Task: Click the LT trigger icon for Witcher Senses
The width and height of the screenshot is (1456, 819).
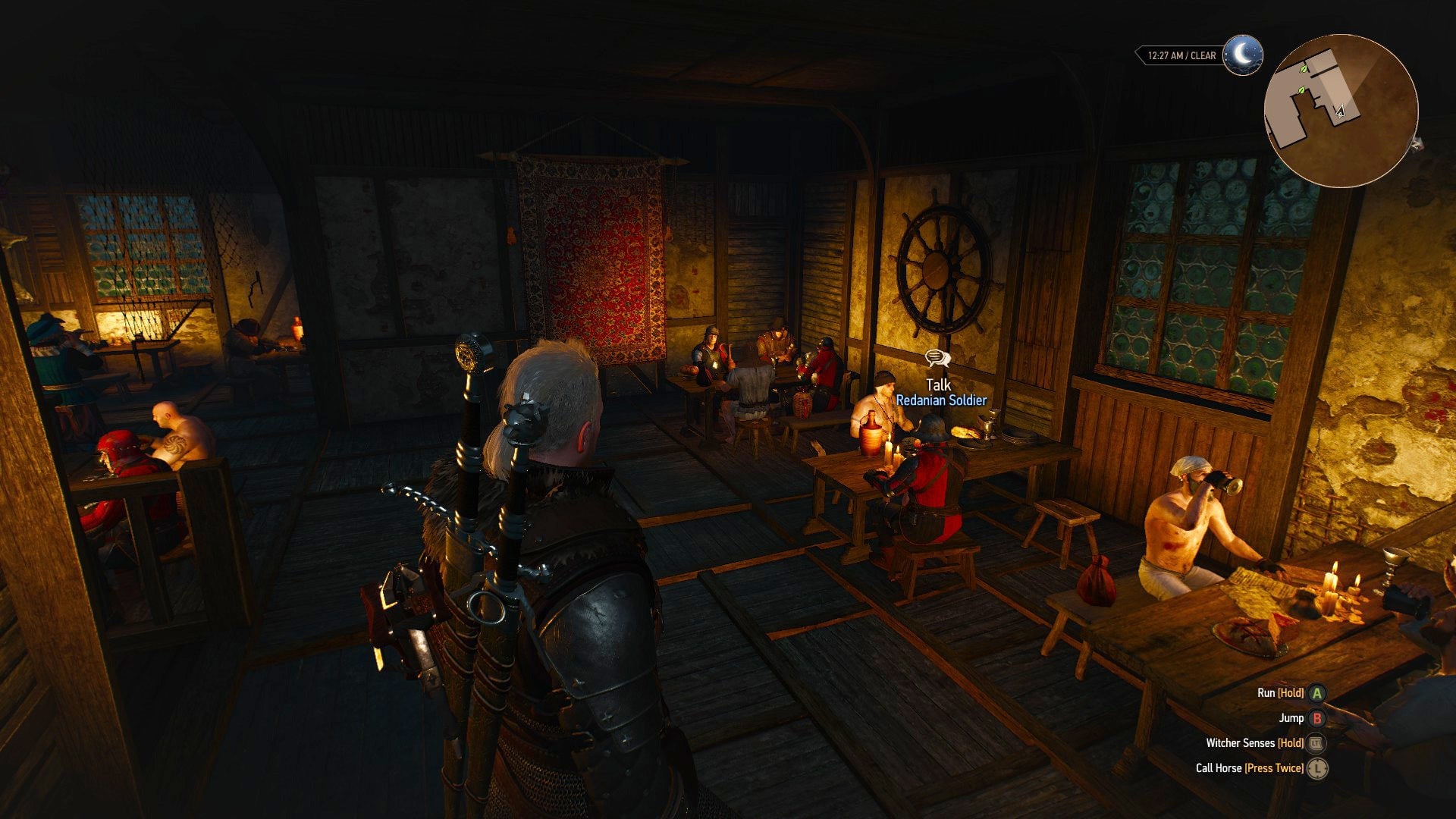Action: (x=1316, y=744)
